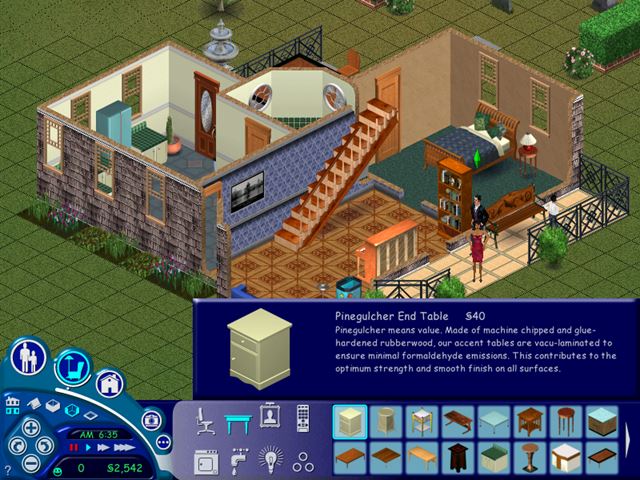Select the Electronics category remote icon
Image resolution: width=640 pixels, height=480 pixels.
tap(302, 419)
